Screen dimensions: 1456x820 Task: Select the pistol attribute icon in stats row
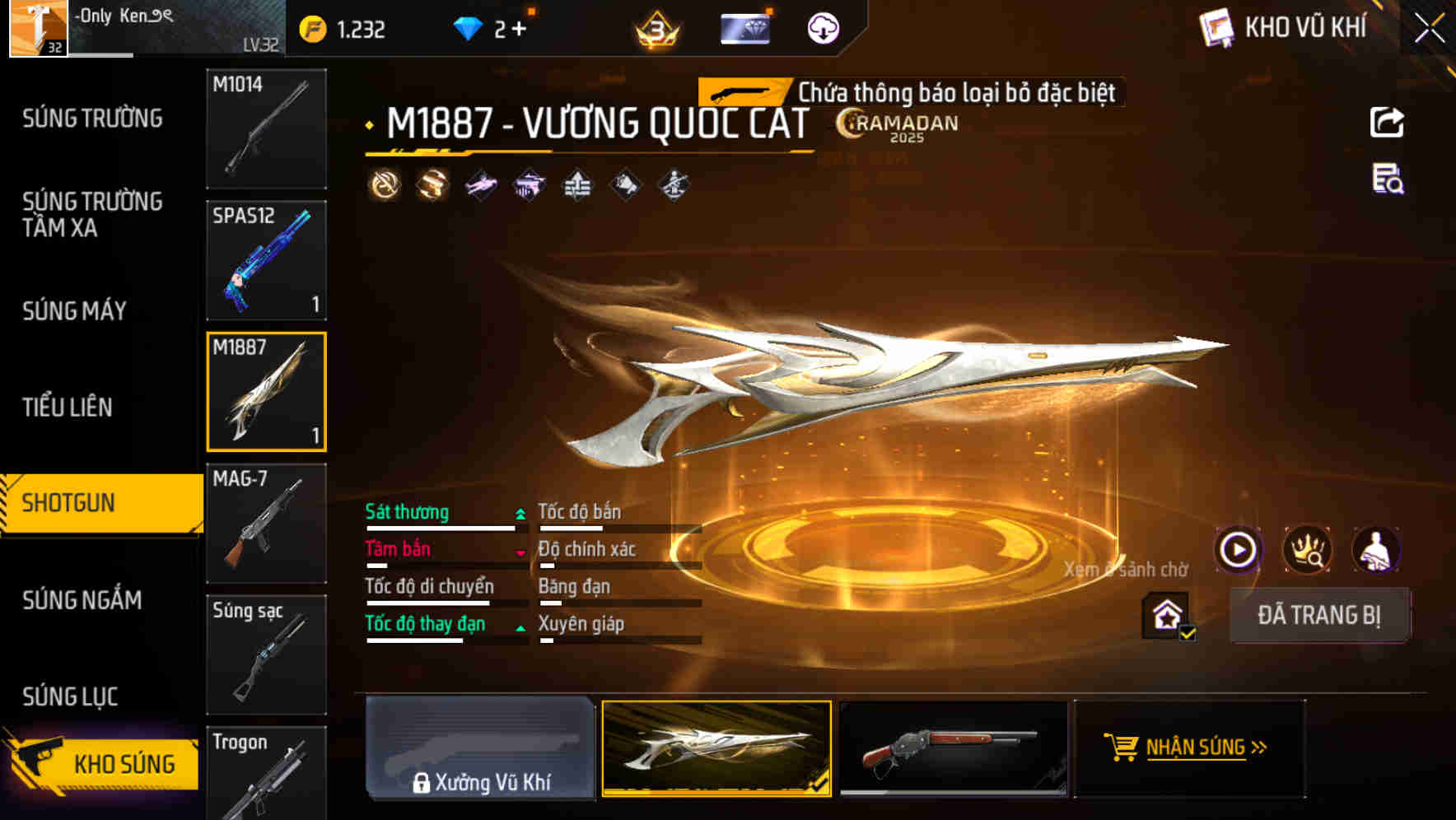pos(529,184)
